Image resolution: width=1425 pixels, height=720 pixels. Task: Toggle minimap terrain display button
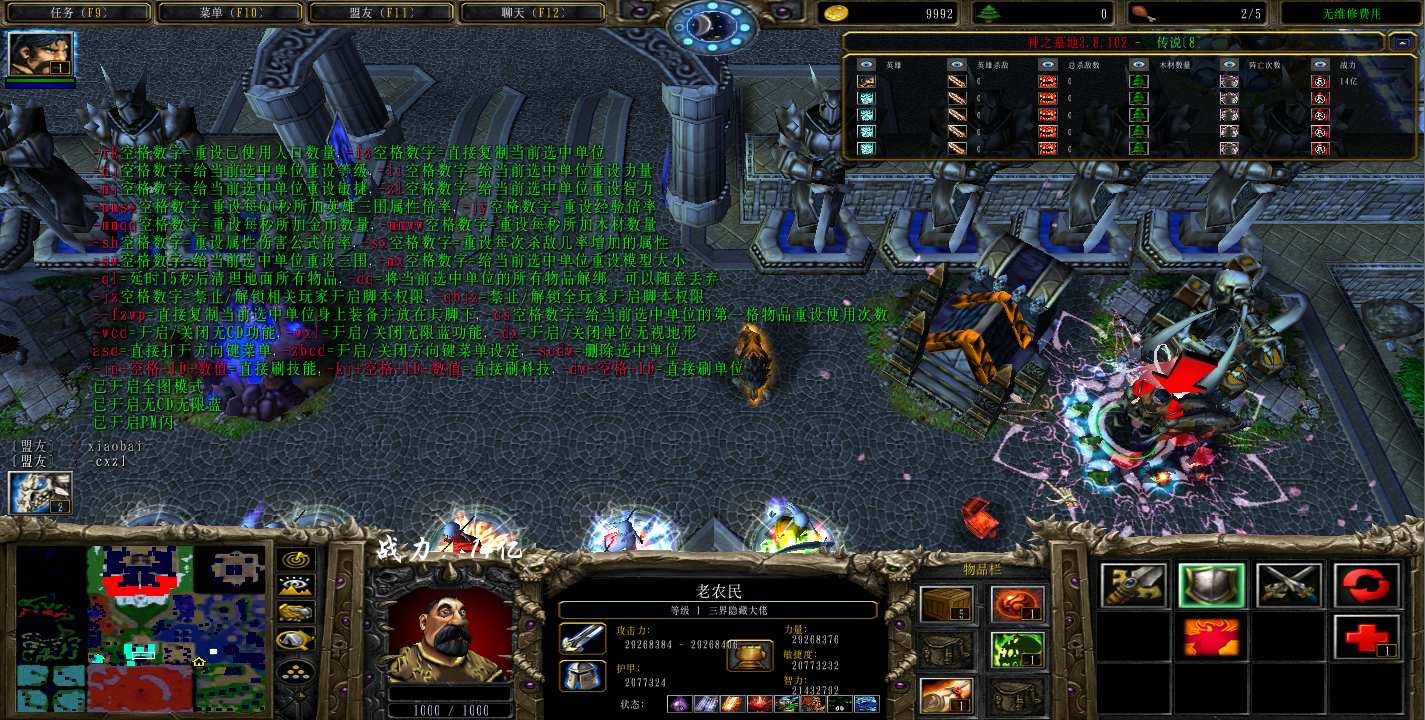coord(296,587)
